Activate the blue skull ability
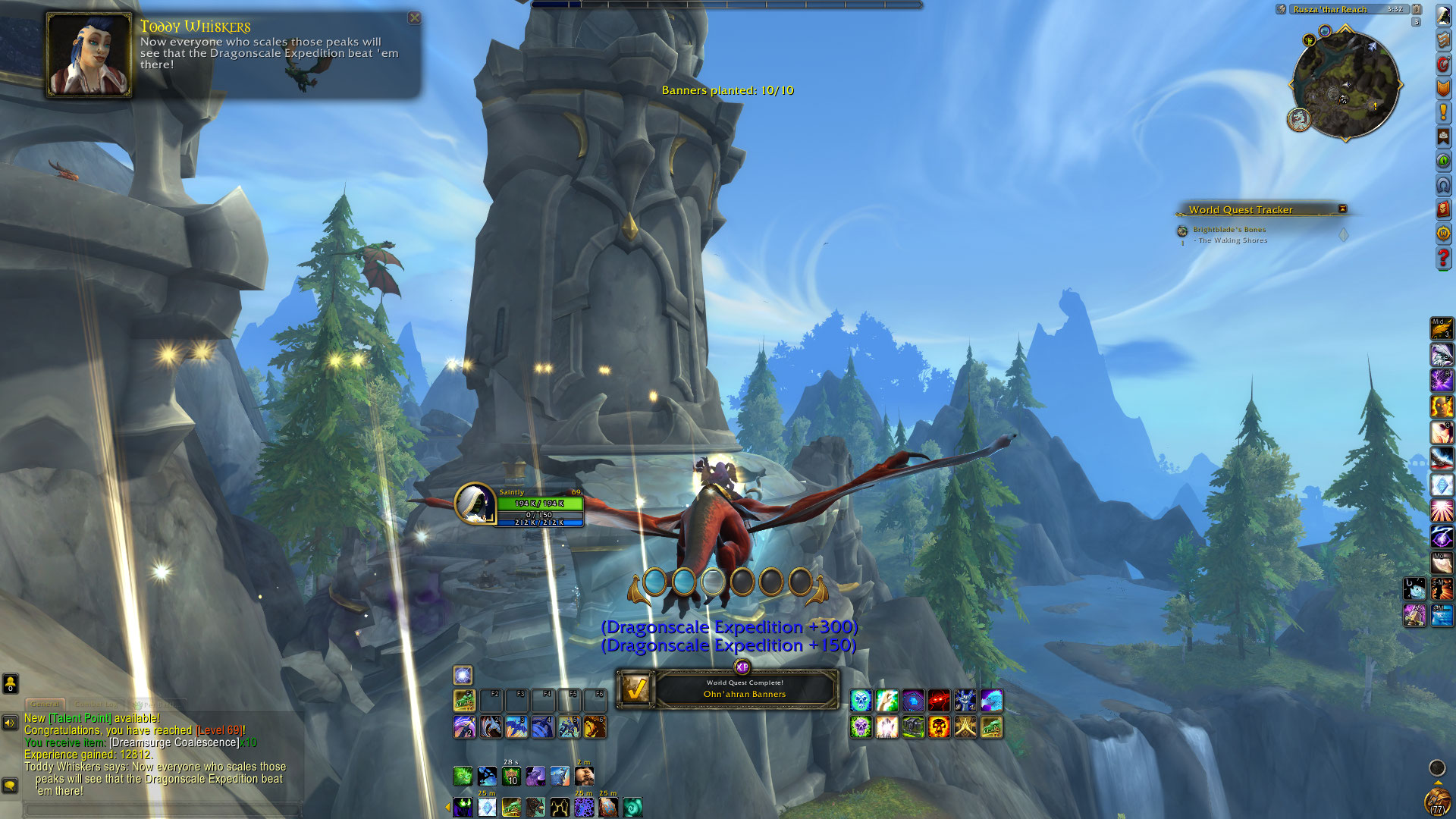1456x819 pixels. coord(861,701)
